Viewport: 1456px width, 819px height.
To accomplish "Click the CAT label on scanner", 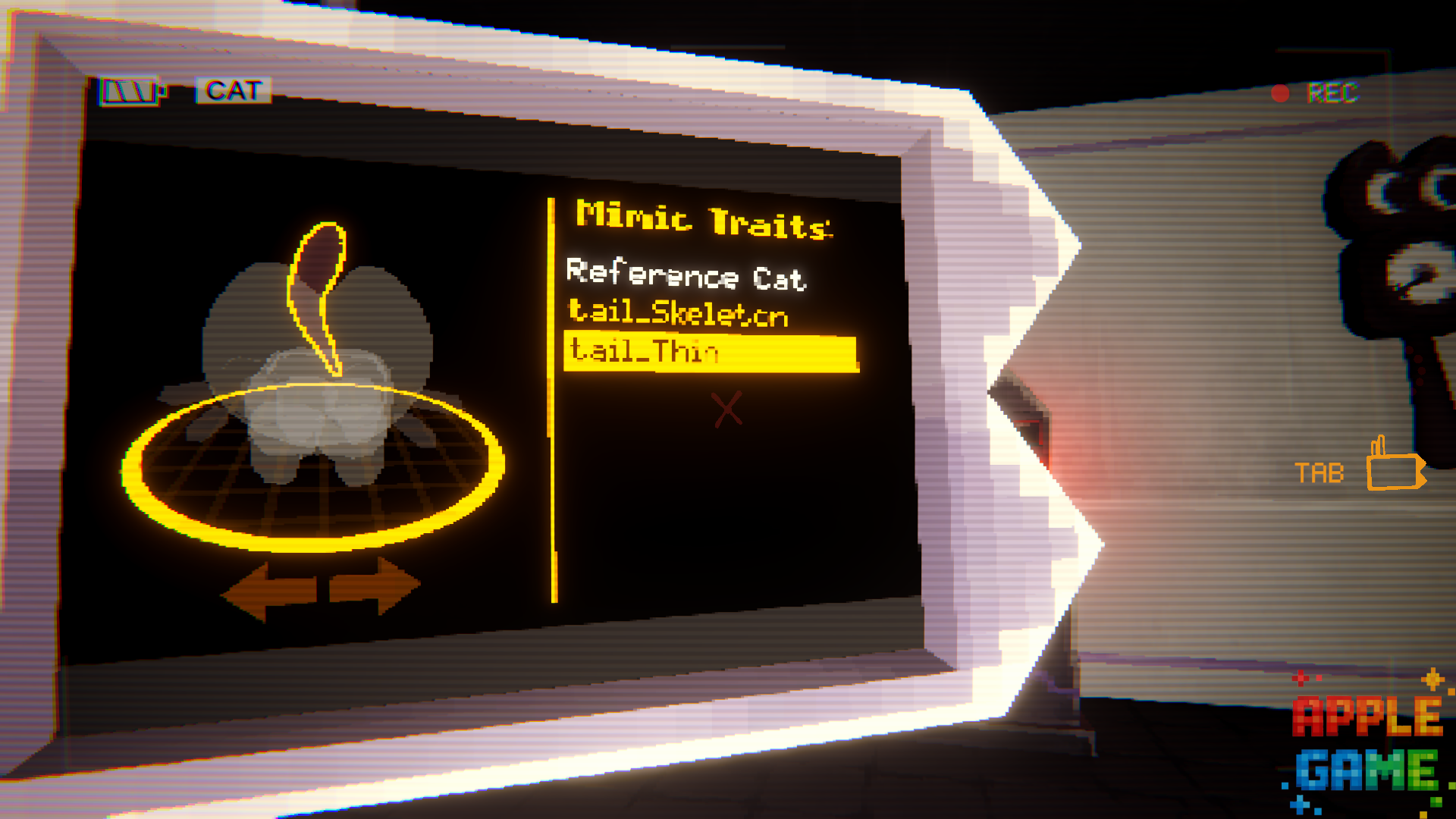I will [x=234, y=91].
